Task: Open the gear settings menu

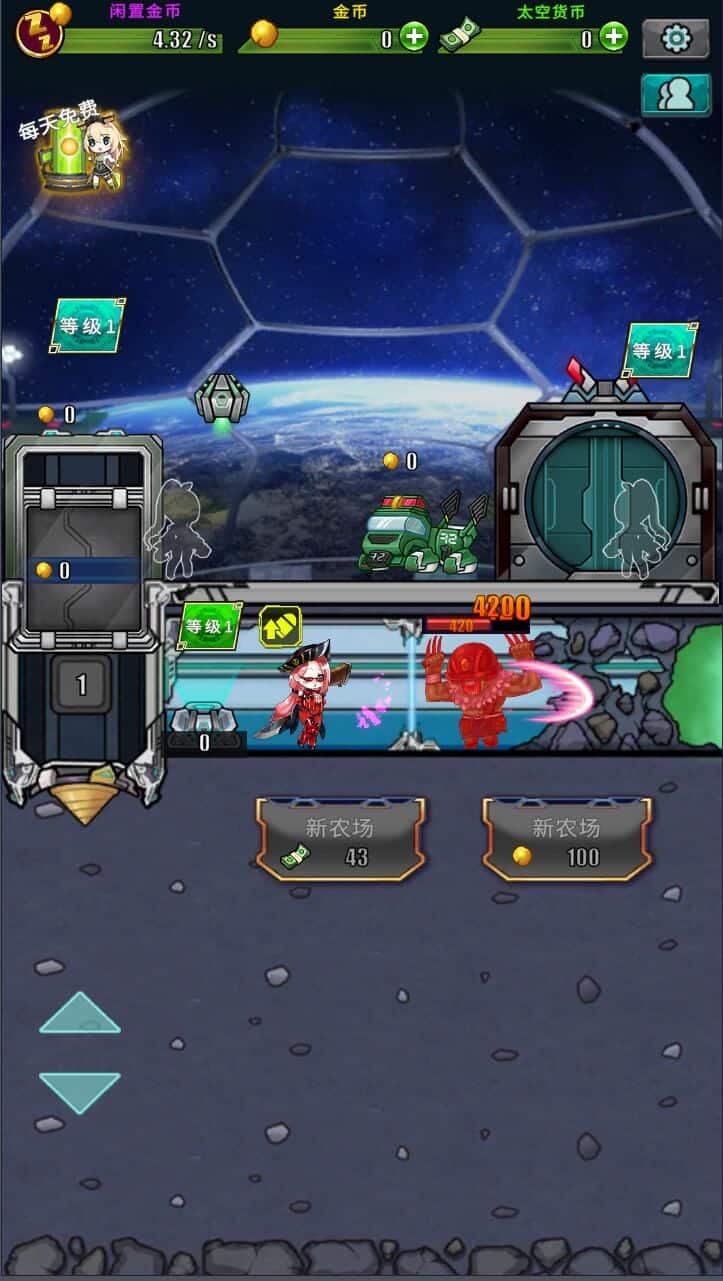Action: 675,39
